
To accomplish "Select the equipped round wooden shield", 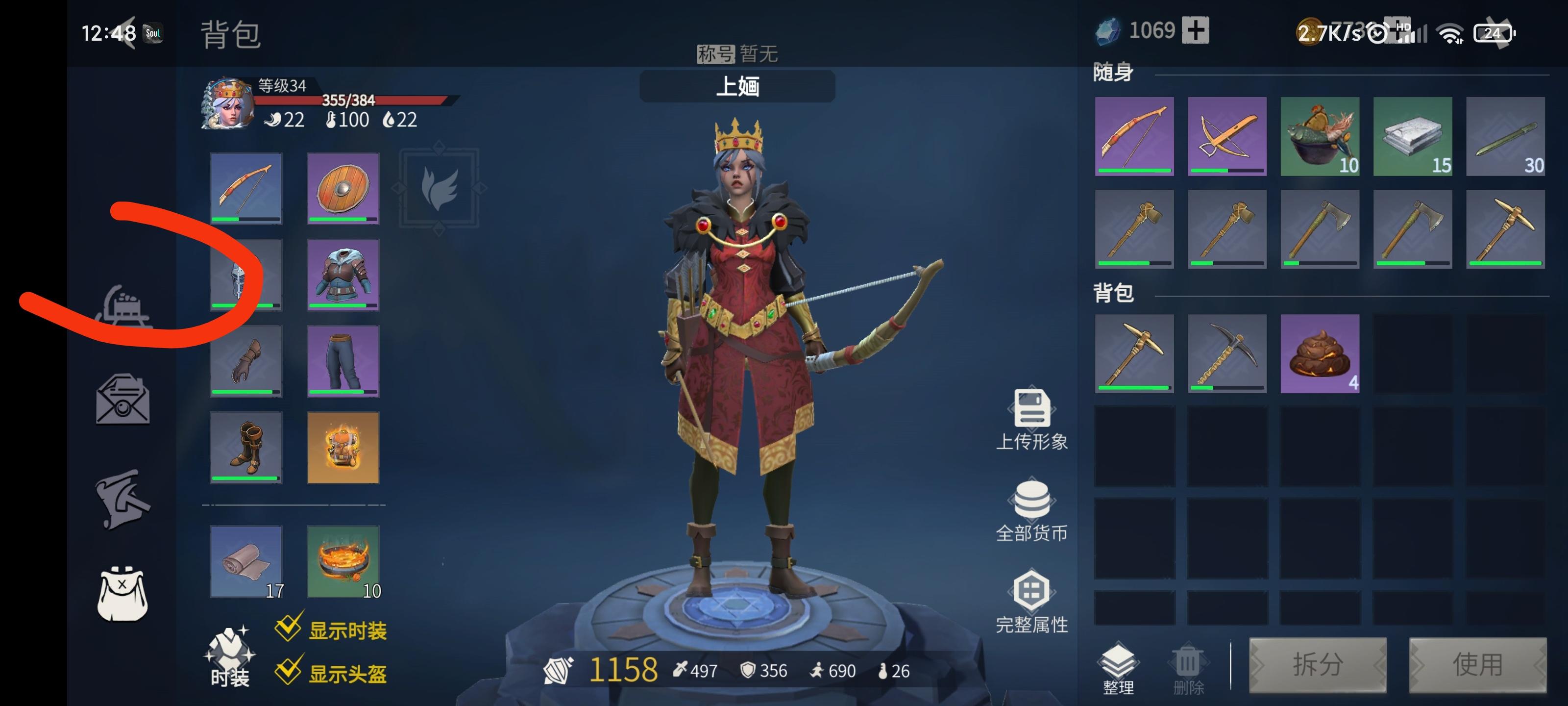I will point(343,188).
